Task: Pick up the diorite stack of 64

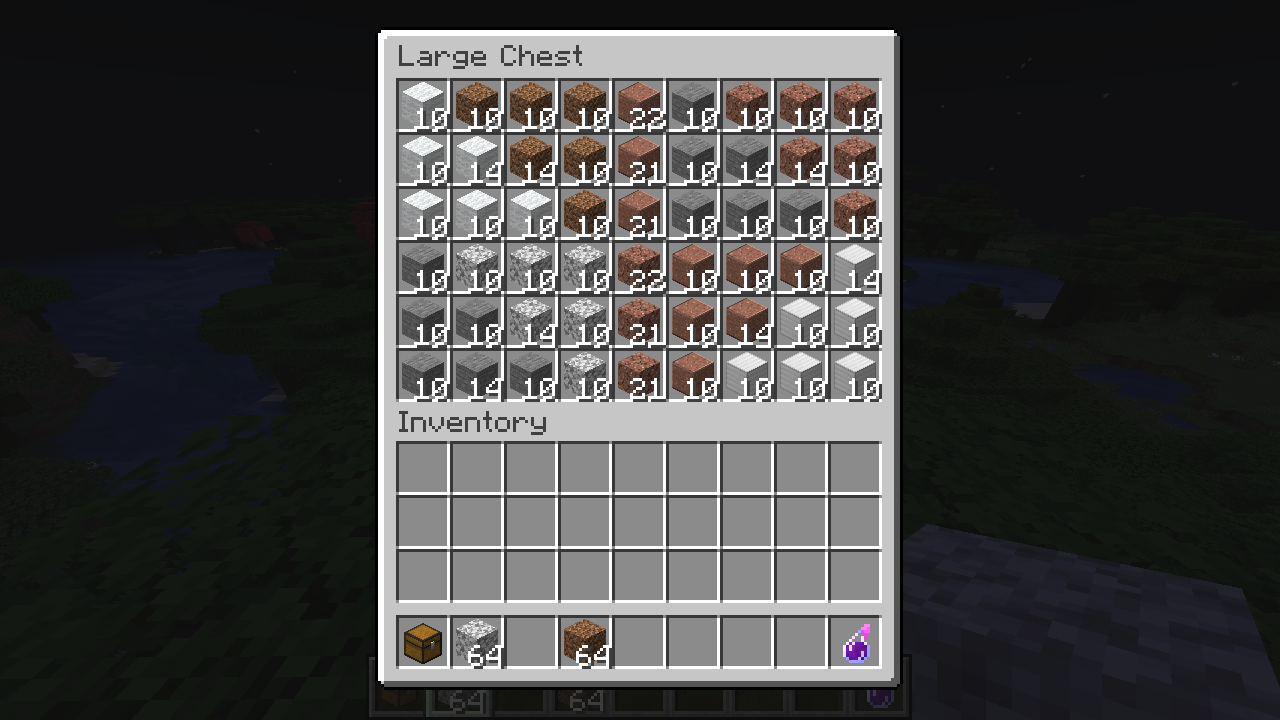Action: click(476, 642)
